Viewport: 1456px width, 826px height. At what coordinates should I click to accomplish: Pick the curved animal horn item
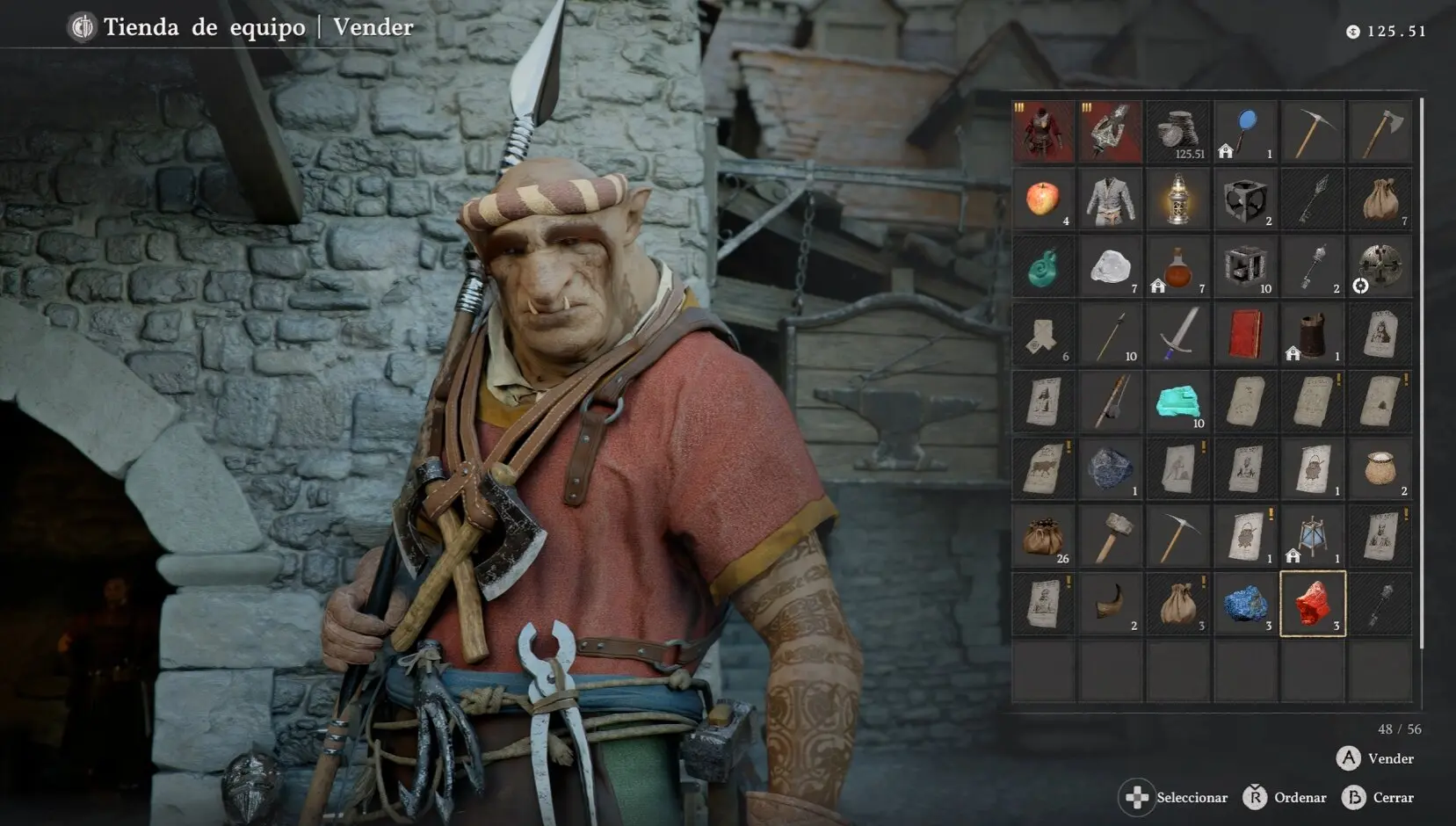[1111, 605]
